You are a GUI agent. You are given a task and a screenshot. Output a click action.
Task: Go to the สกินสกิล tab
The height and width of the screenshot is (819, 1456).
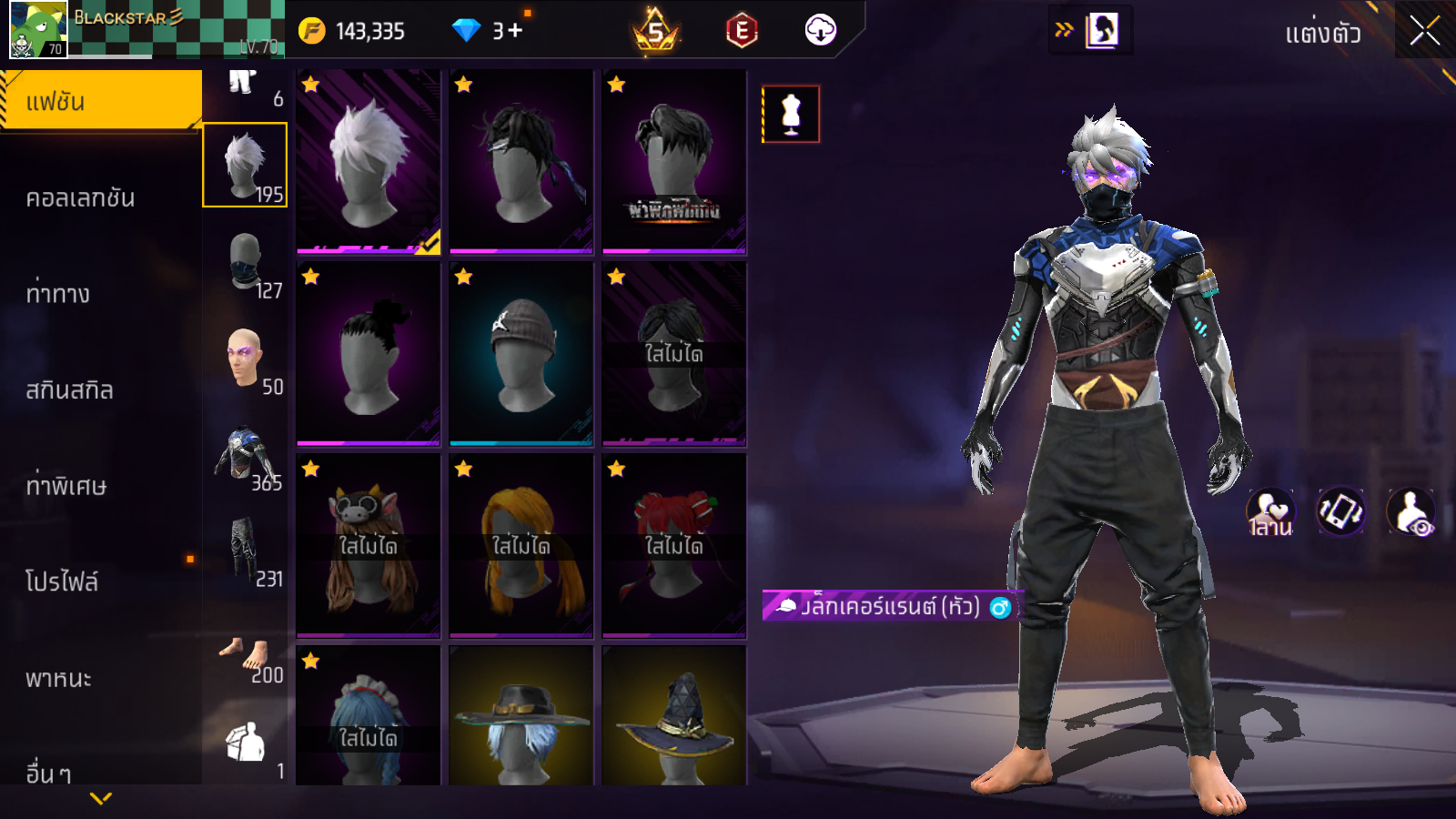pos(69,390)
